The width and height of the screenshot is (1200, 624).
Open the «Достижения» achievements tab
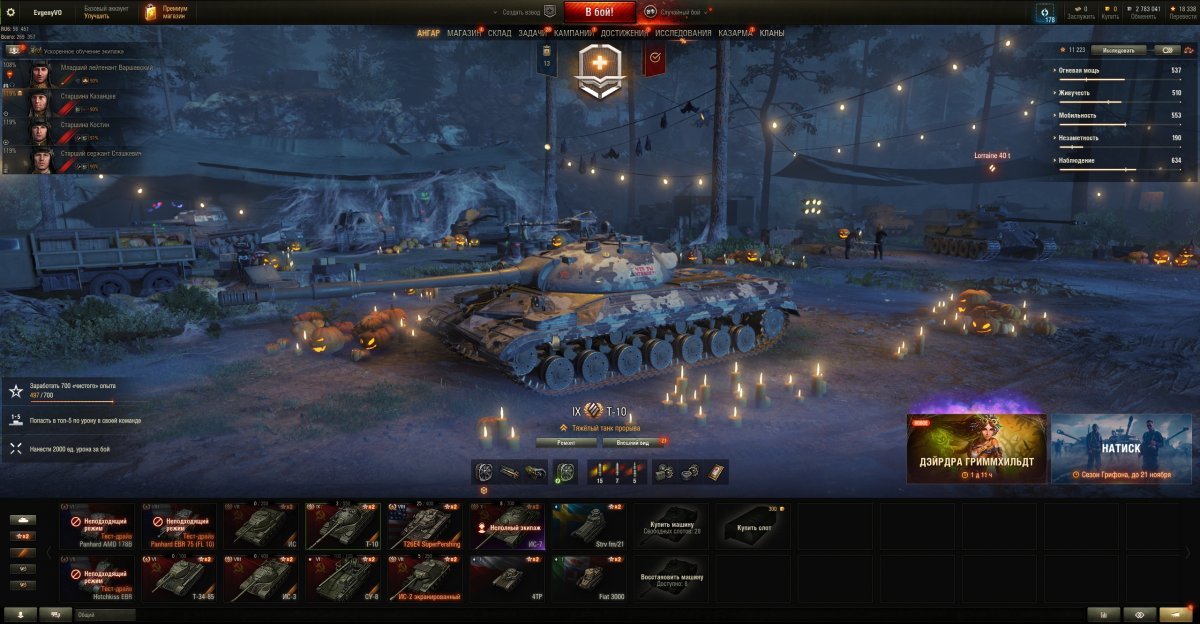(624, 33)
